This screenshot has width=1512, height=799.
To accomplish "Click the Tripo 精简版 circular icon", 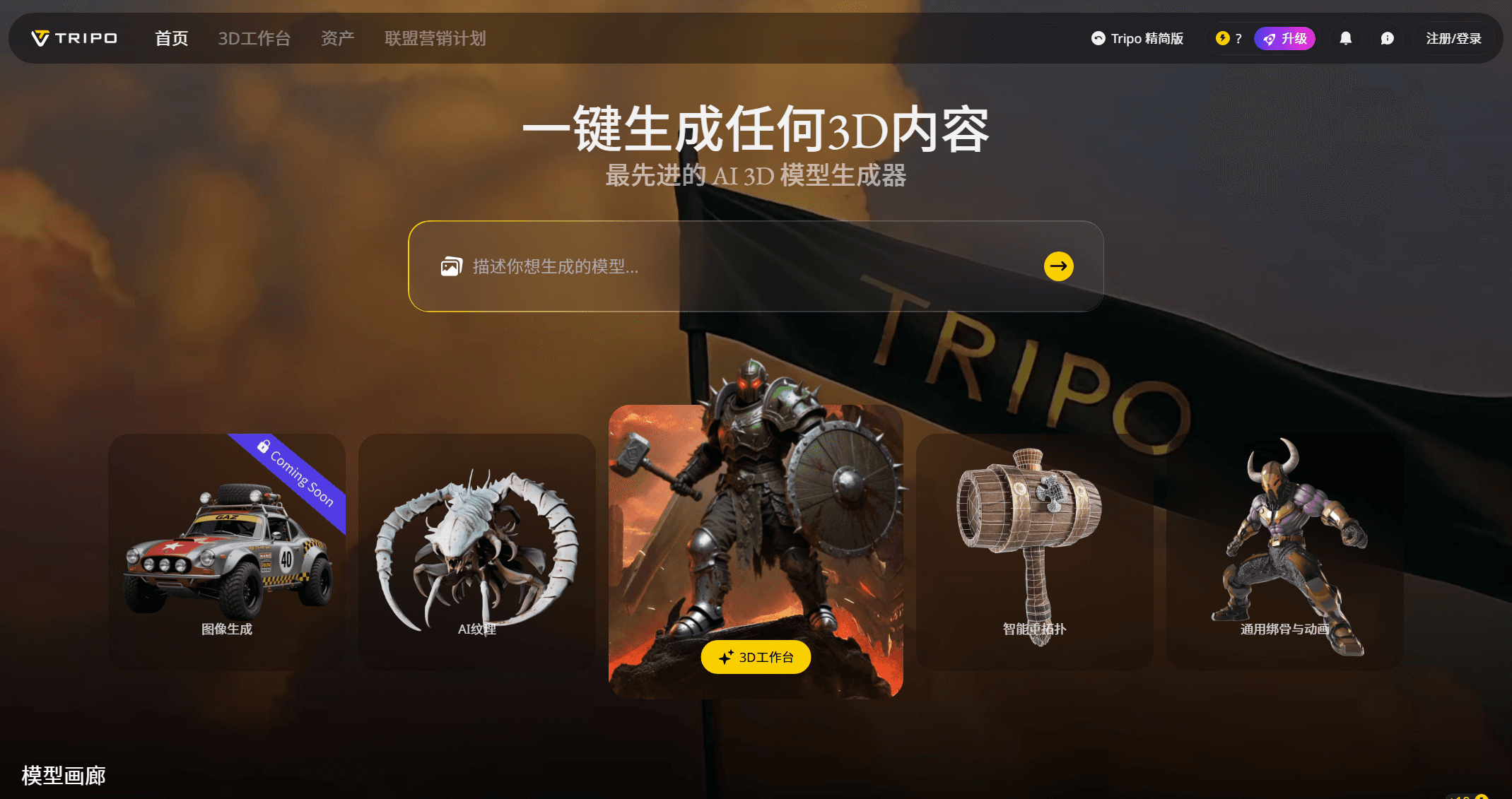I will pos(1098,38).
